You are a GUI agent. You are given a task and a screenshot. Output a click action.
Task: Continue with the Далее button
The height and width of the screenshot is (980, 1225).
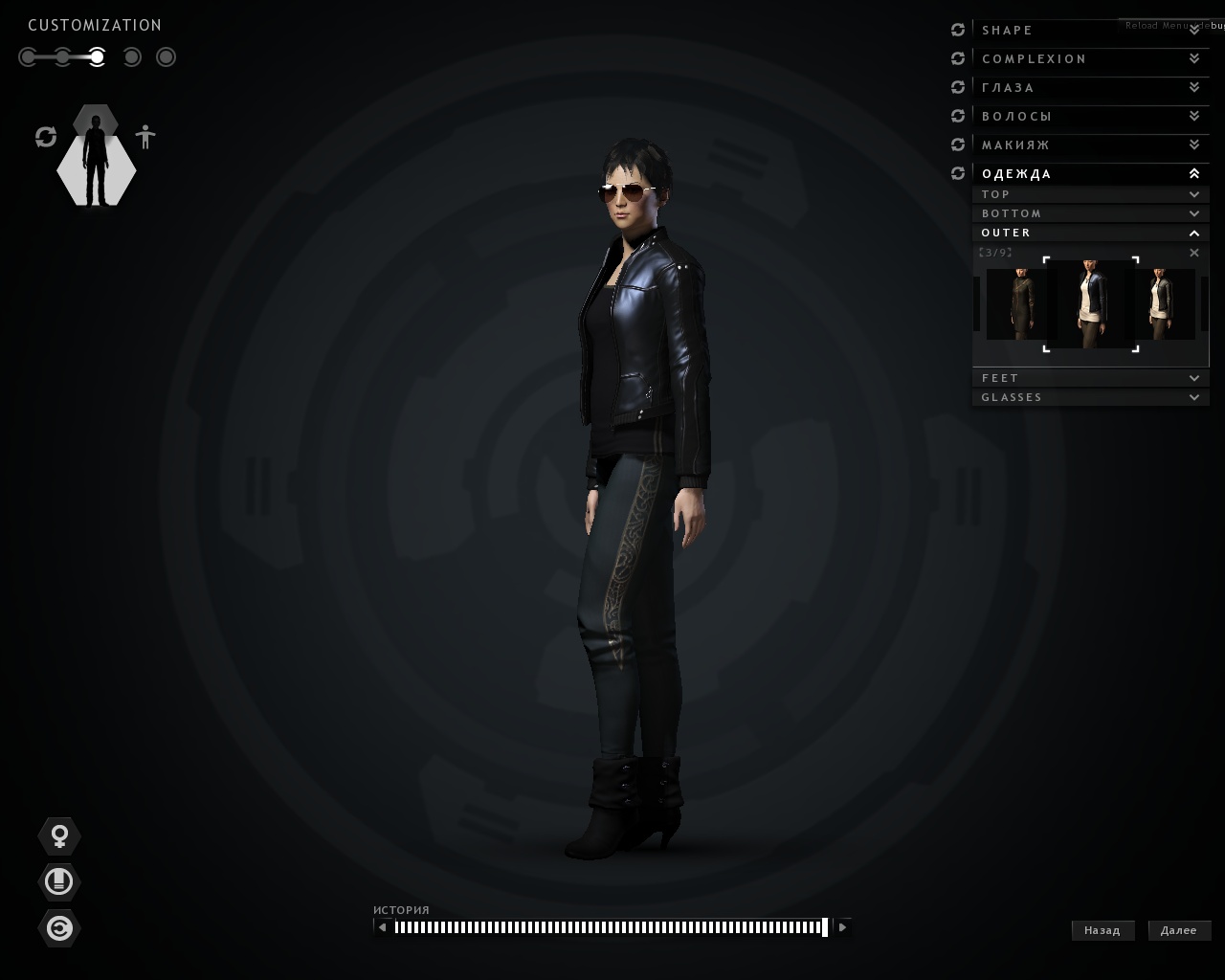point(1179,930)
